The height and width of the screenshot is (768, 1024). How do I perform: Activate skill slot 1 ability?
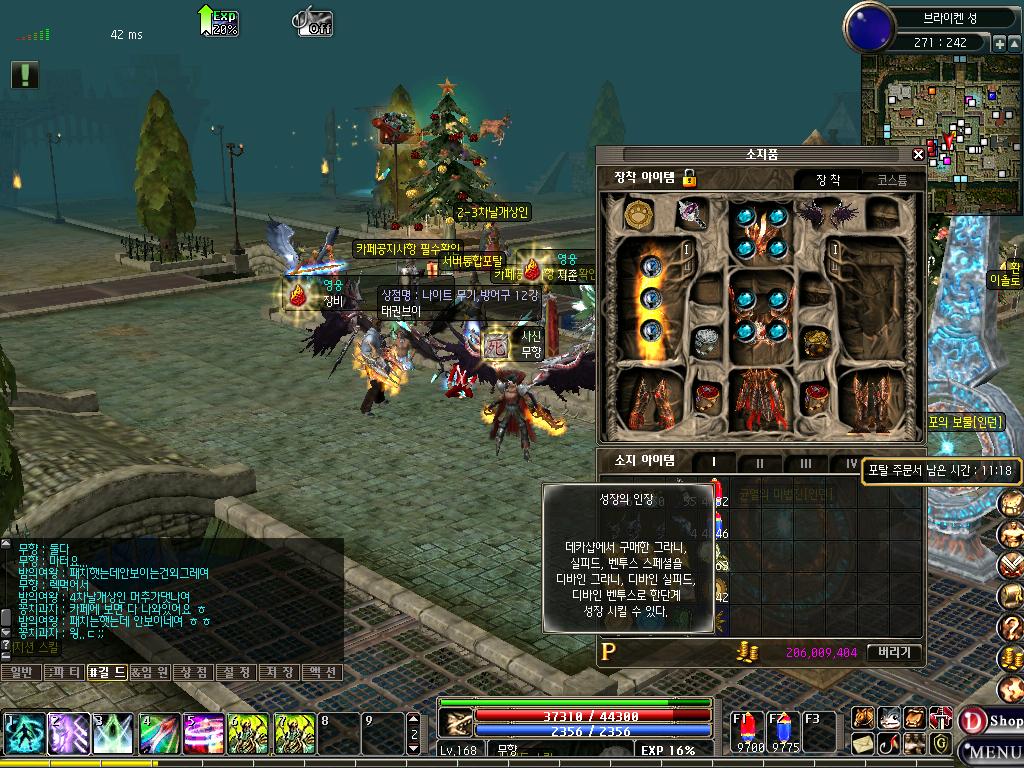(x=23, y=734)
